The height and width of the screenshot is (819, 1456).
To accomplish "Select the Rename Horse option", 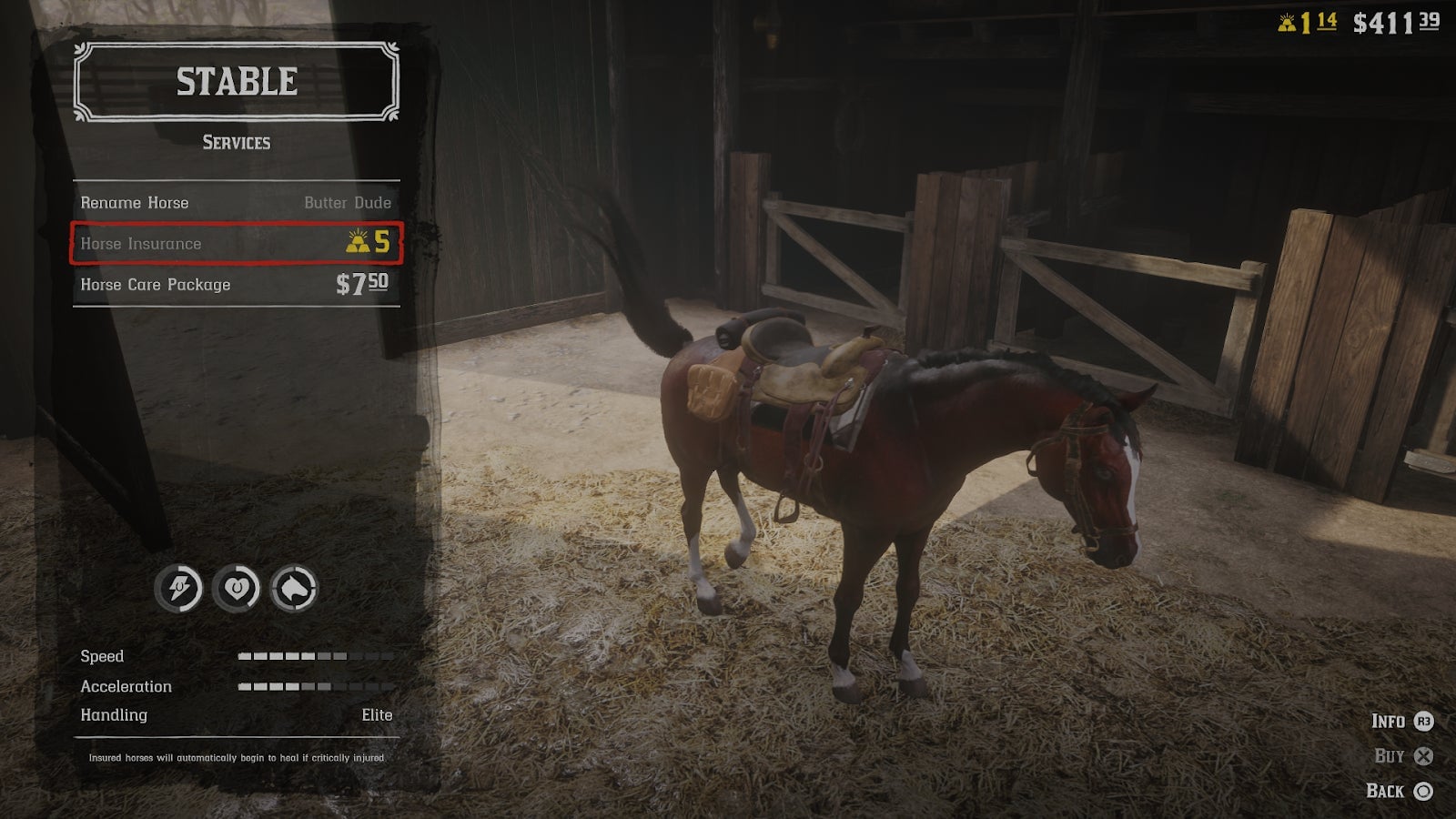I will (x=236, y=203).
